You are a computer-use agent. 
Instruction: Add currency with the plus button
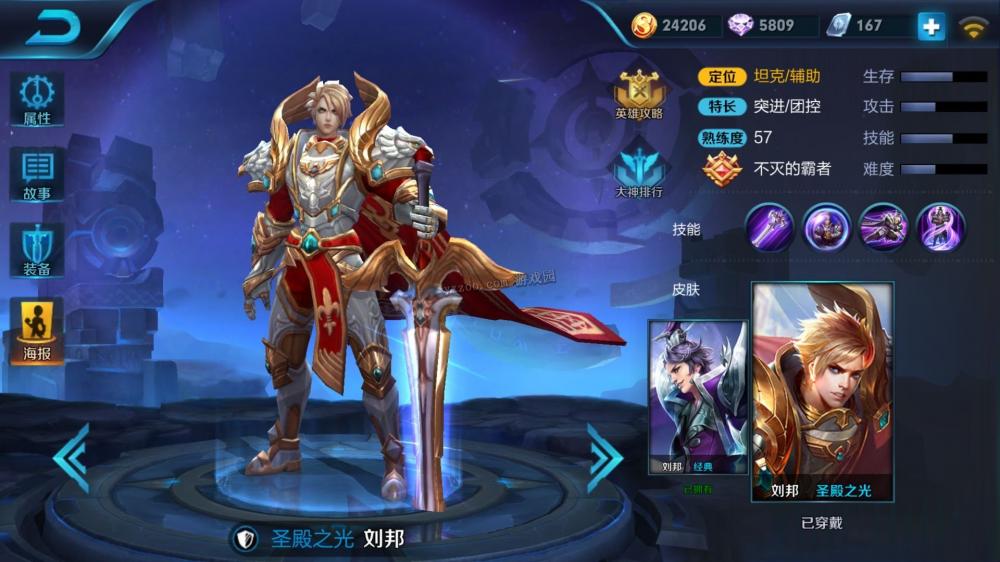(x=931, y=26)
